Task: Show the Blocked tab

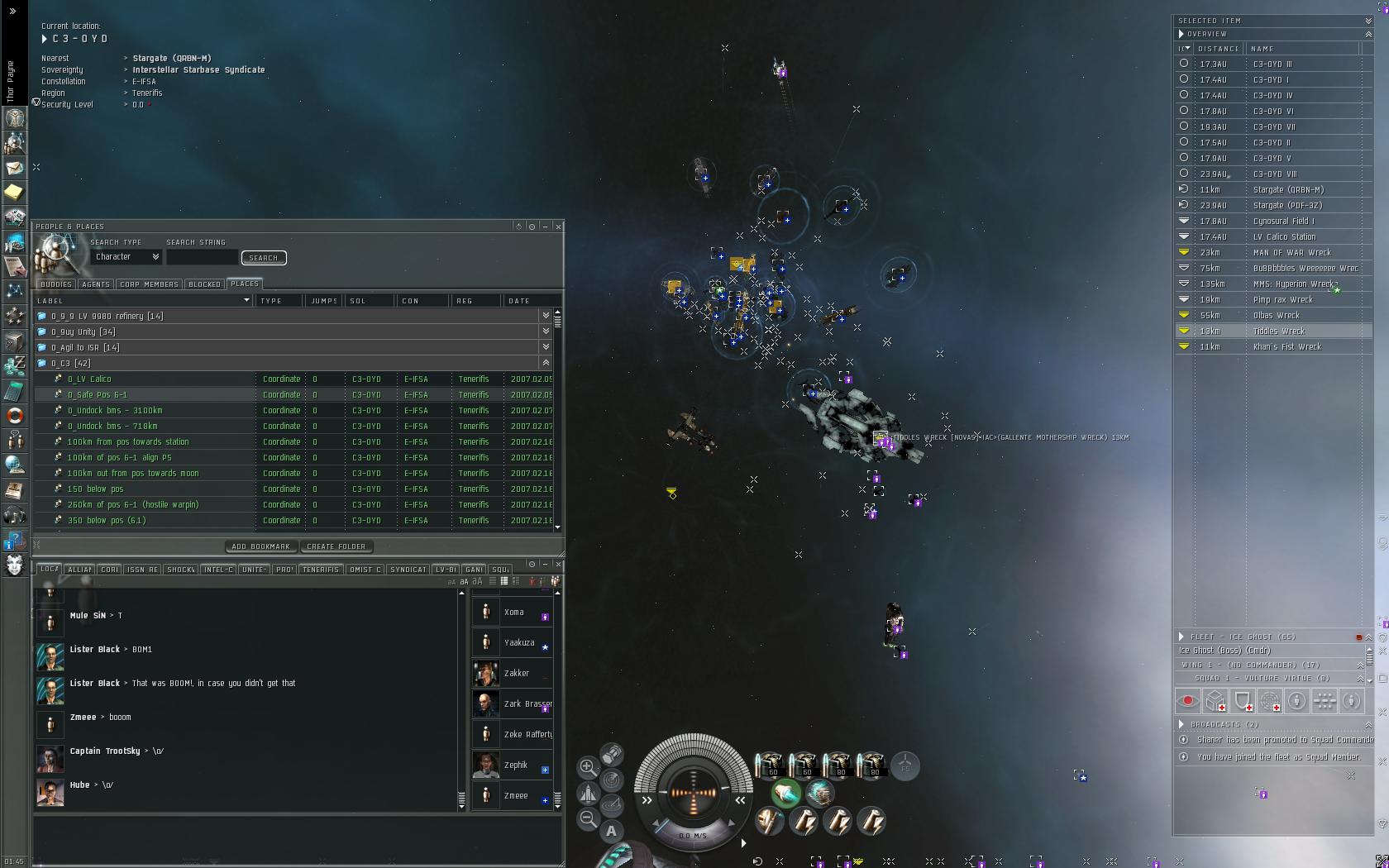Action: [204, 284]
